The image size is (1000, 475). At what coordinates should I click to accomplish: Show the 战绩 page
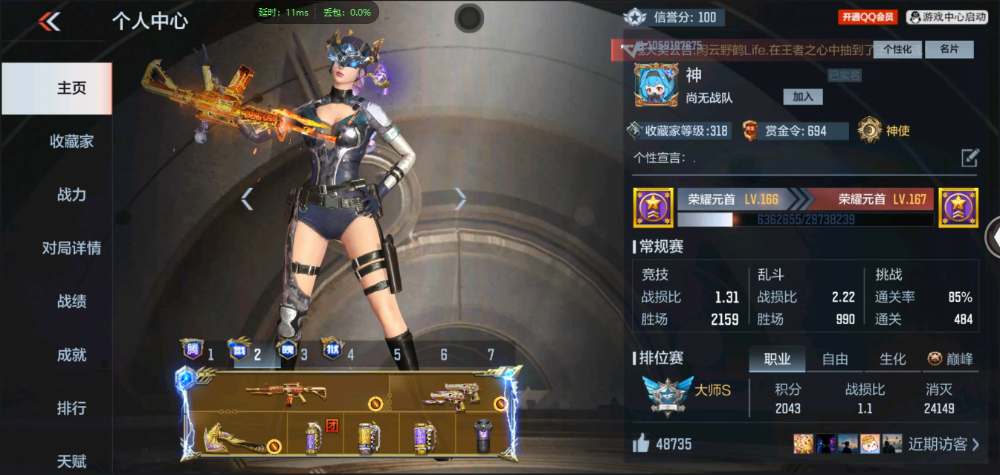pos(71,301)
